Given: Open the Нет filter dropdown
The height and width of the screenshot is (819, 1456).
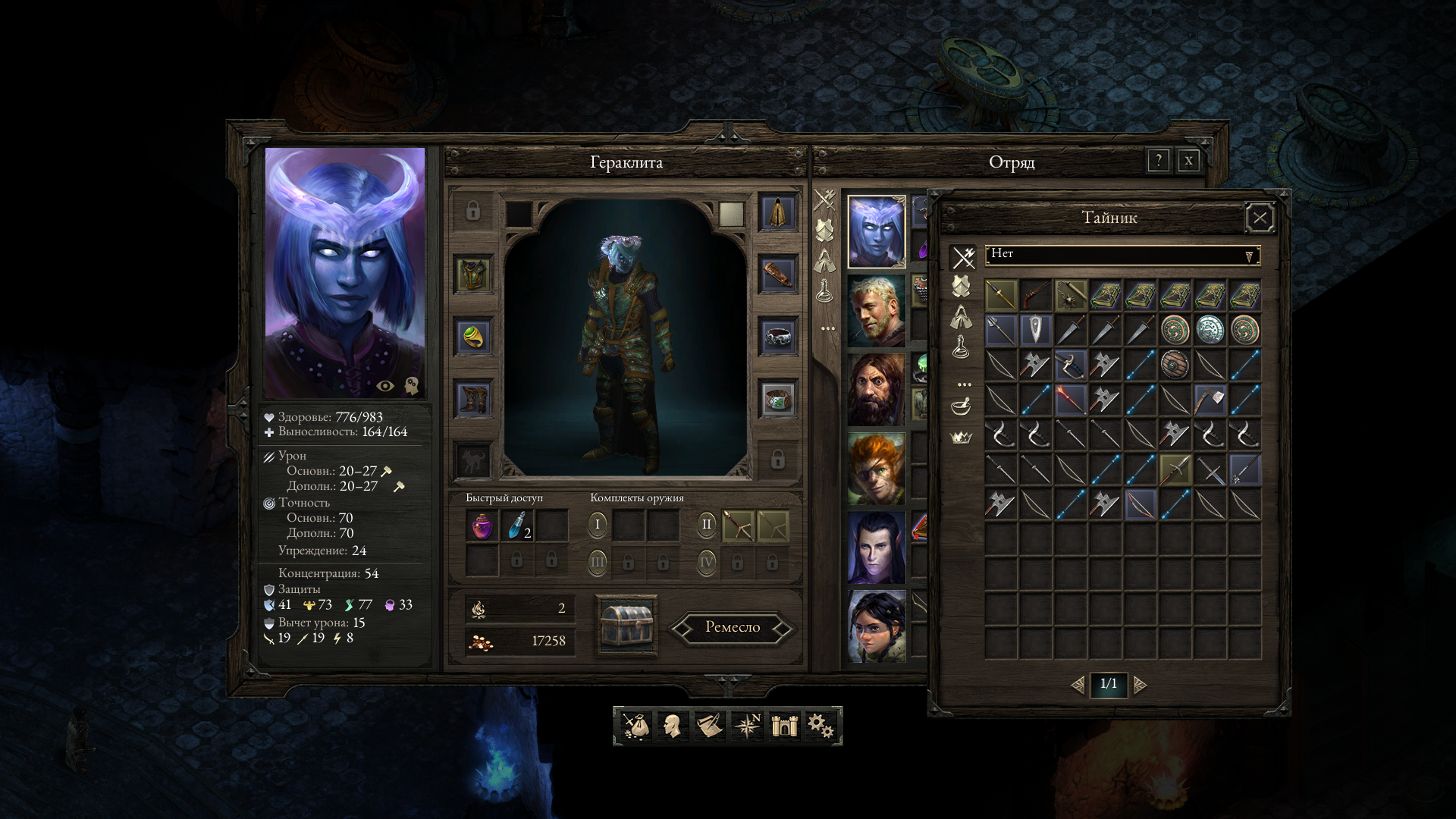Looking at the screenshot, I should pos(1122,256).
